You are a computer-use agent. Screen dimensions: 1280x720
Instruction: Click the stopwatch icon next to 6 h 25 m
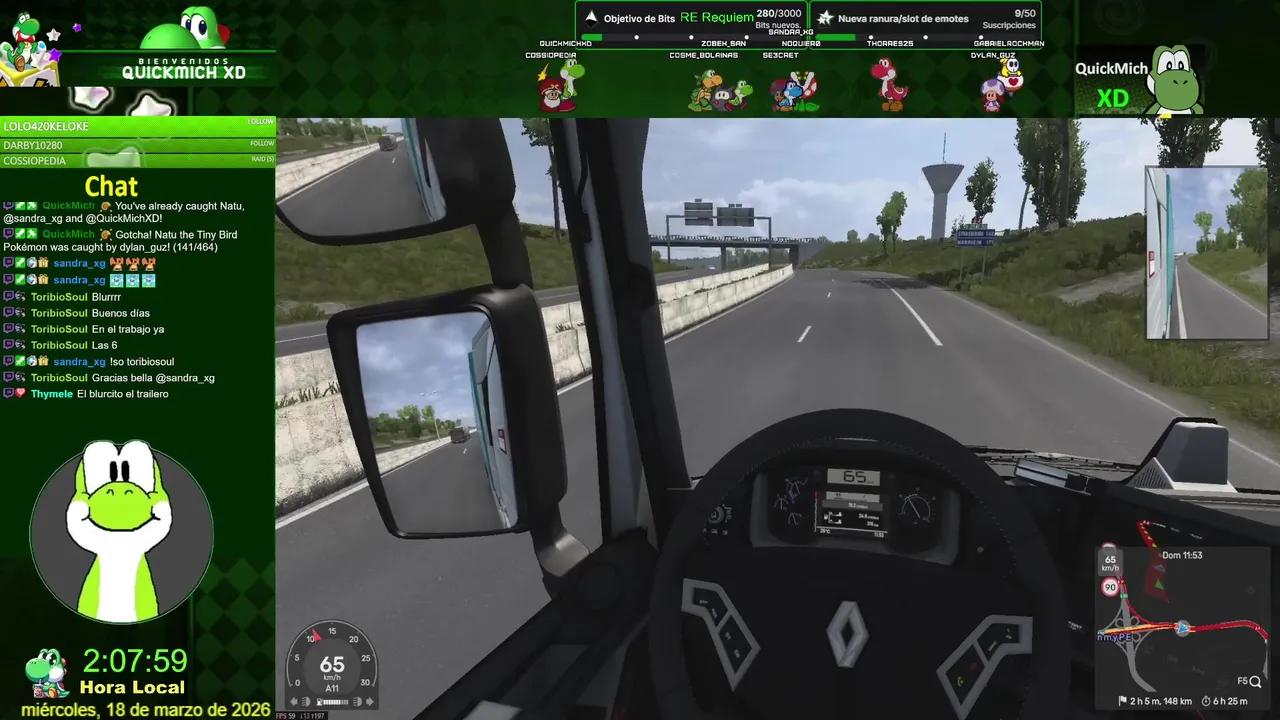[1206, 700]
